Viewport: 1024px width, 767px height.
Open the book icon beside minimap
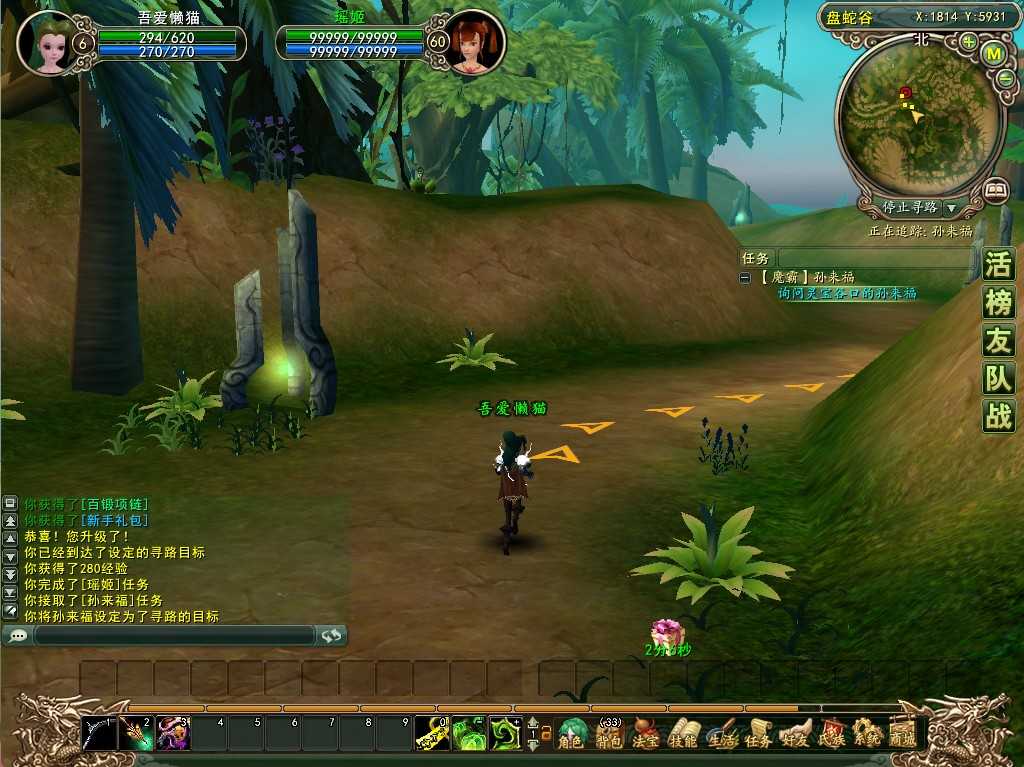(x=995, y=188)
